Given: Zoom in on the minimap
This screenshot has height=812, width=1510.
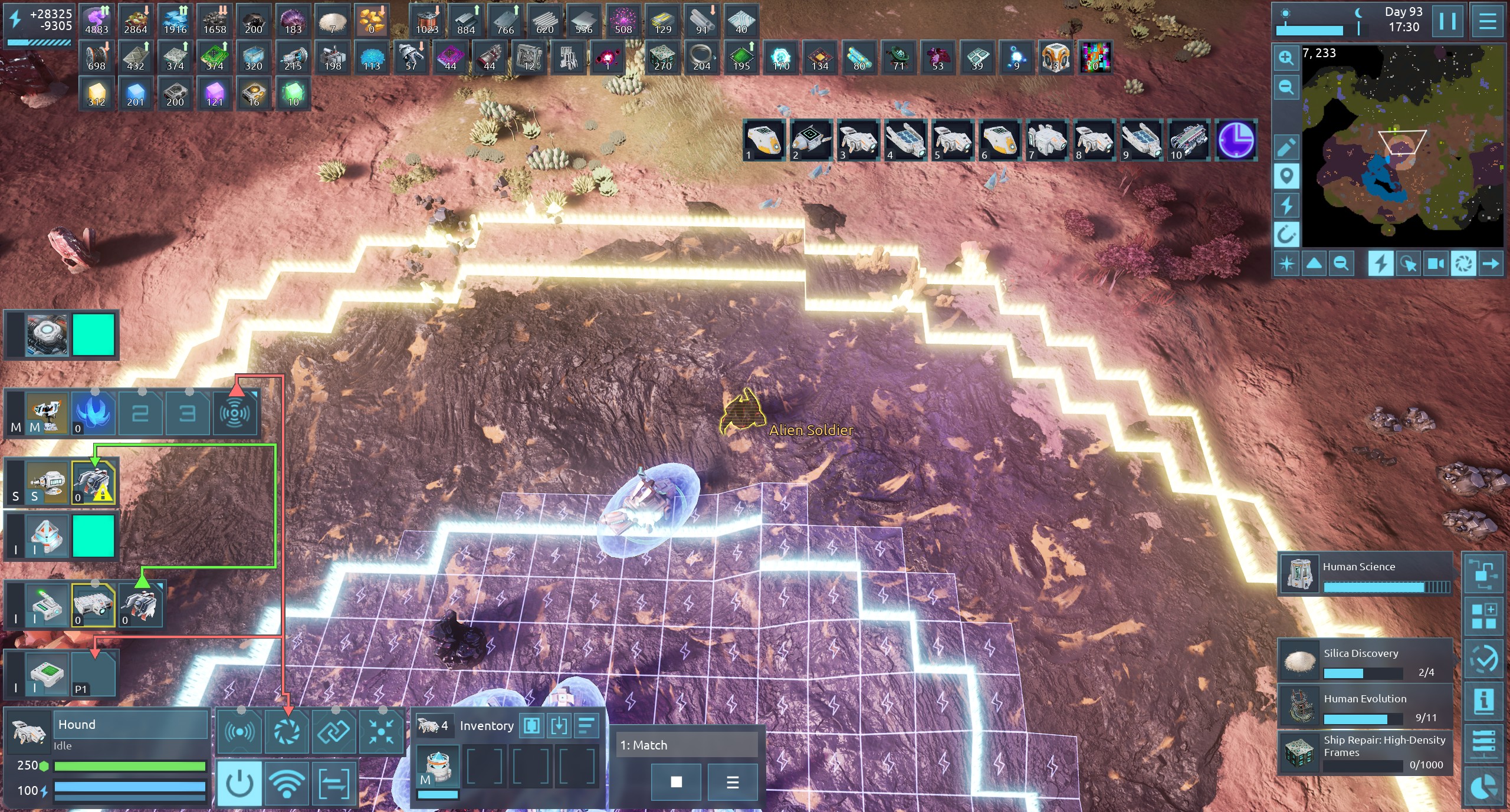Looking at the screenshot, I should pos(1286,58).
